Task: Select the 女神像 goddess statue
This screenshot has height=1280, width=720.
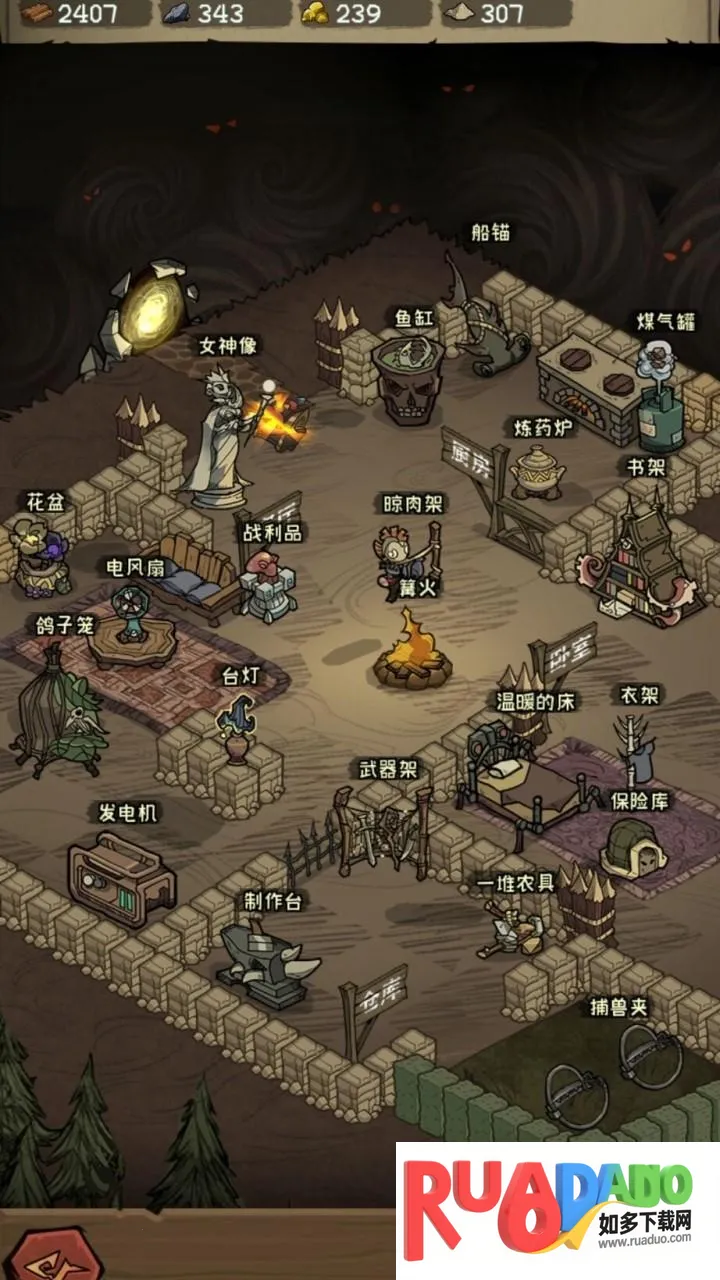Action: pos(217,440)
